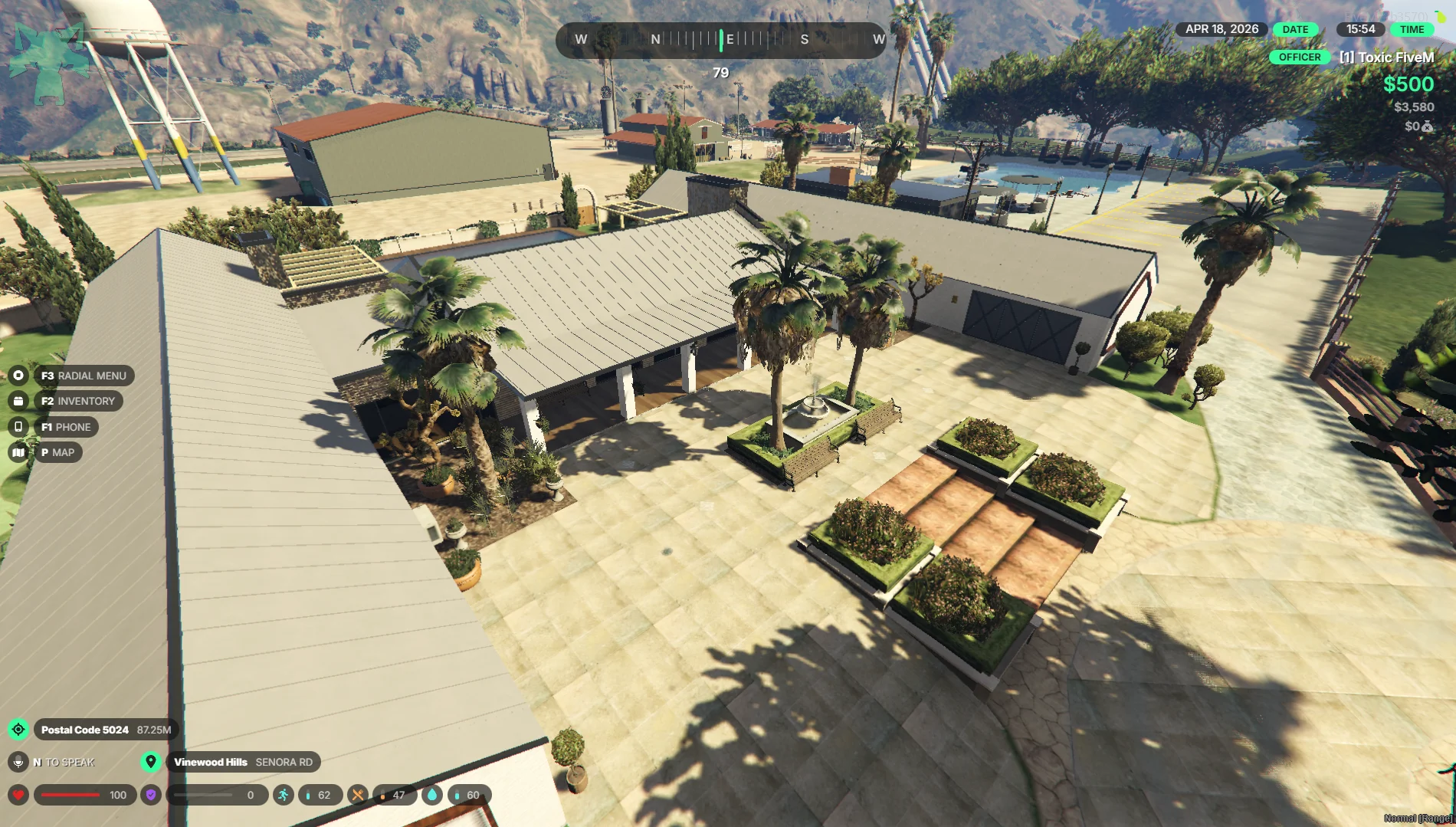Select the water drop thirst icon
Viewport: 1456px width, 827px height.
[432, 795]
